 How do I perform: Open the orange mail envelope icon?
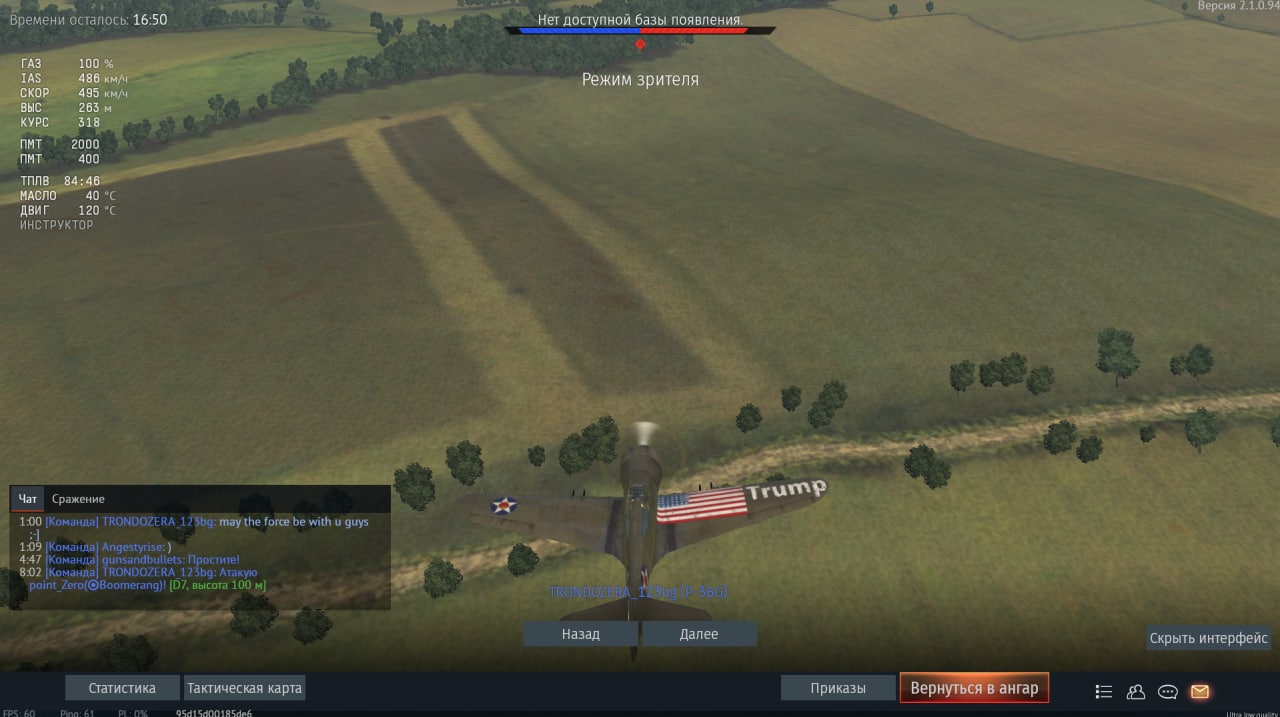point(1200,691)
